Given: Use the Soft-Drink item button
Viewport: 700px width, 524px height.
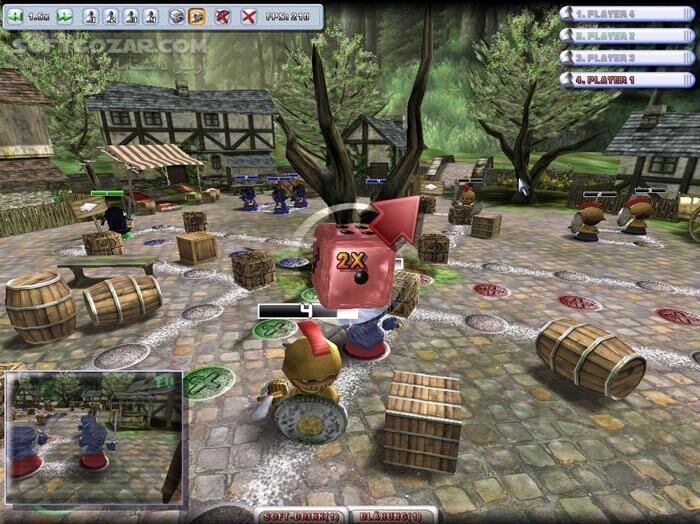Looking at the screenshot, I should click(x=303, y=516).
